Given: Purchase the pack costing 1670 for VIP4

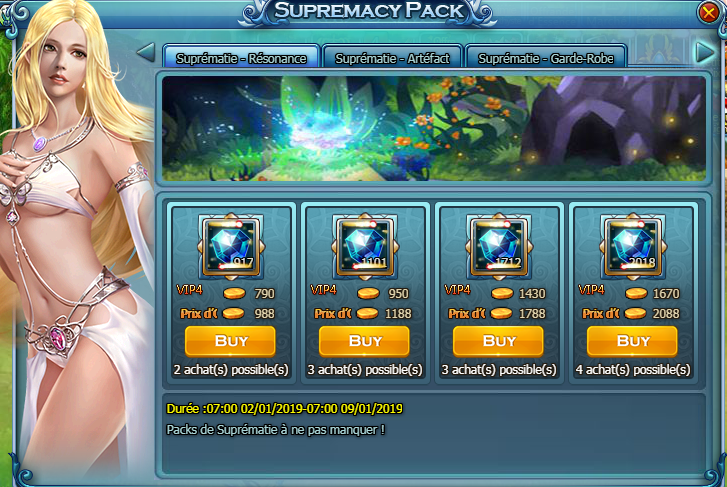Looking at the screenshot, I should [632, 341].
